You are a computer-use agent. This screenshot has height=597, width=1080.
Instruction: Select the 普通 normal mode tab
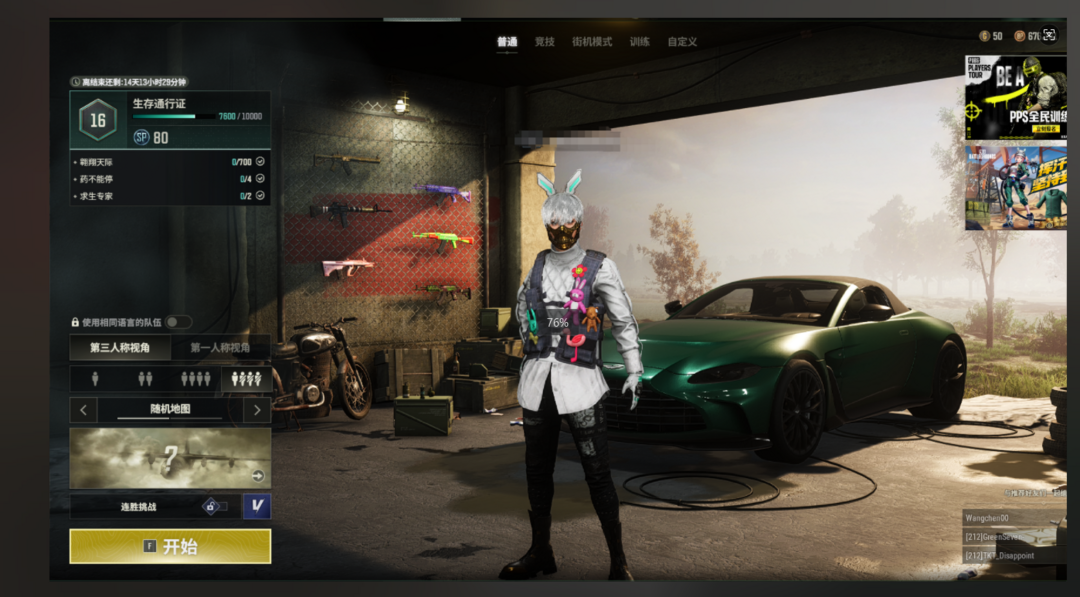(x=507, y=42)
